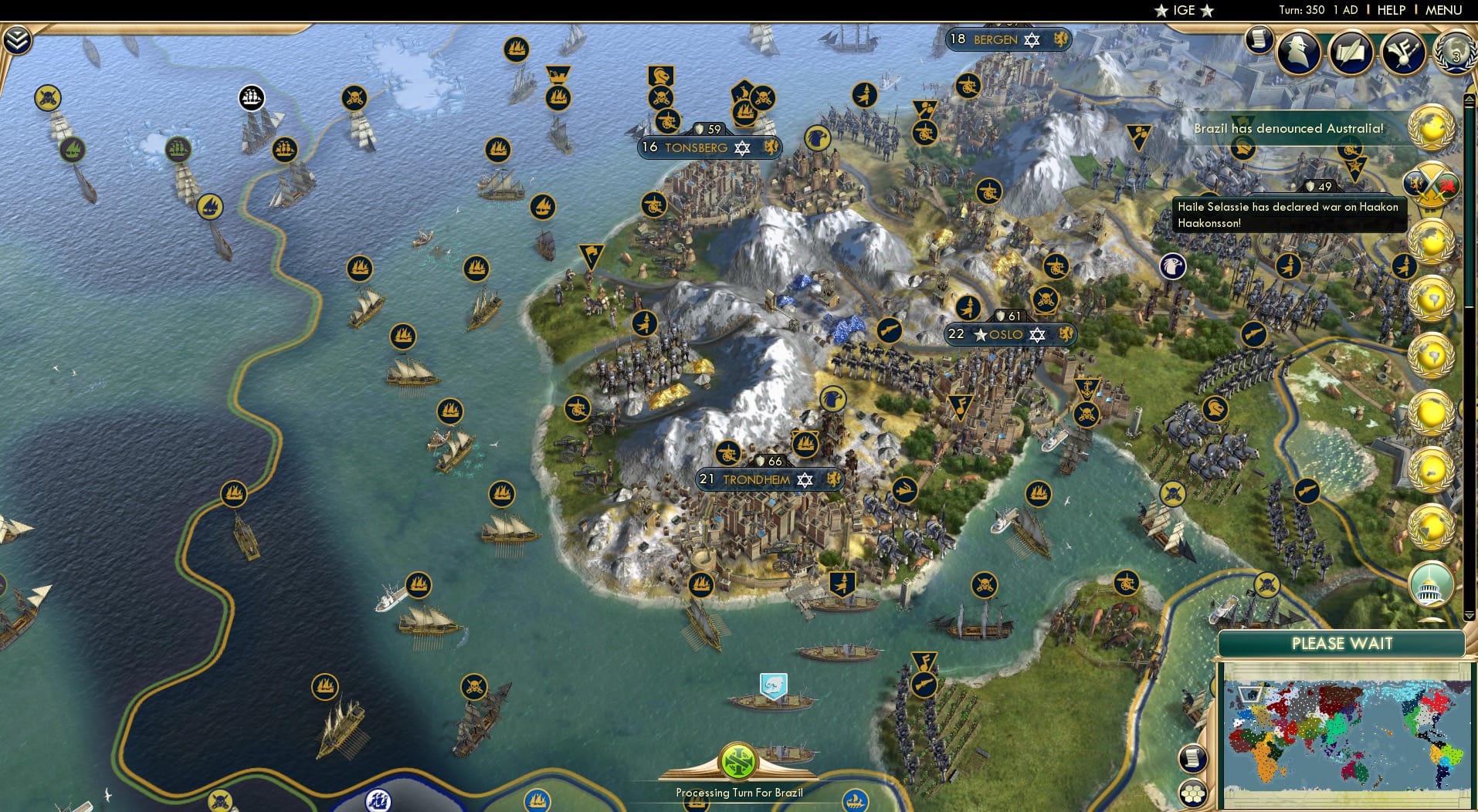
Task: Select the Trondheim city banner
Action: [x=770, y=479]
